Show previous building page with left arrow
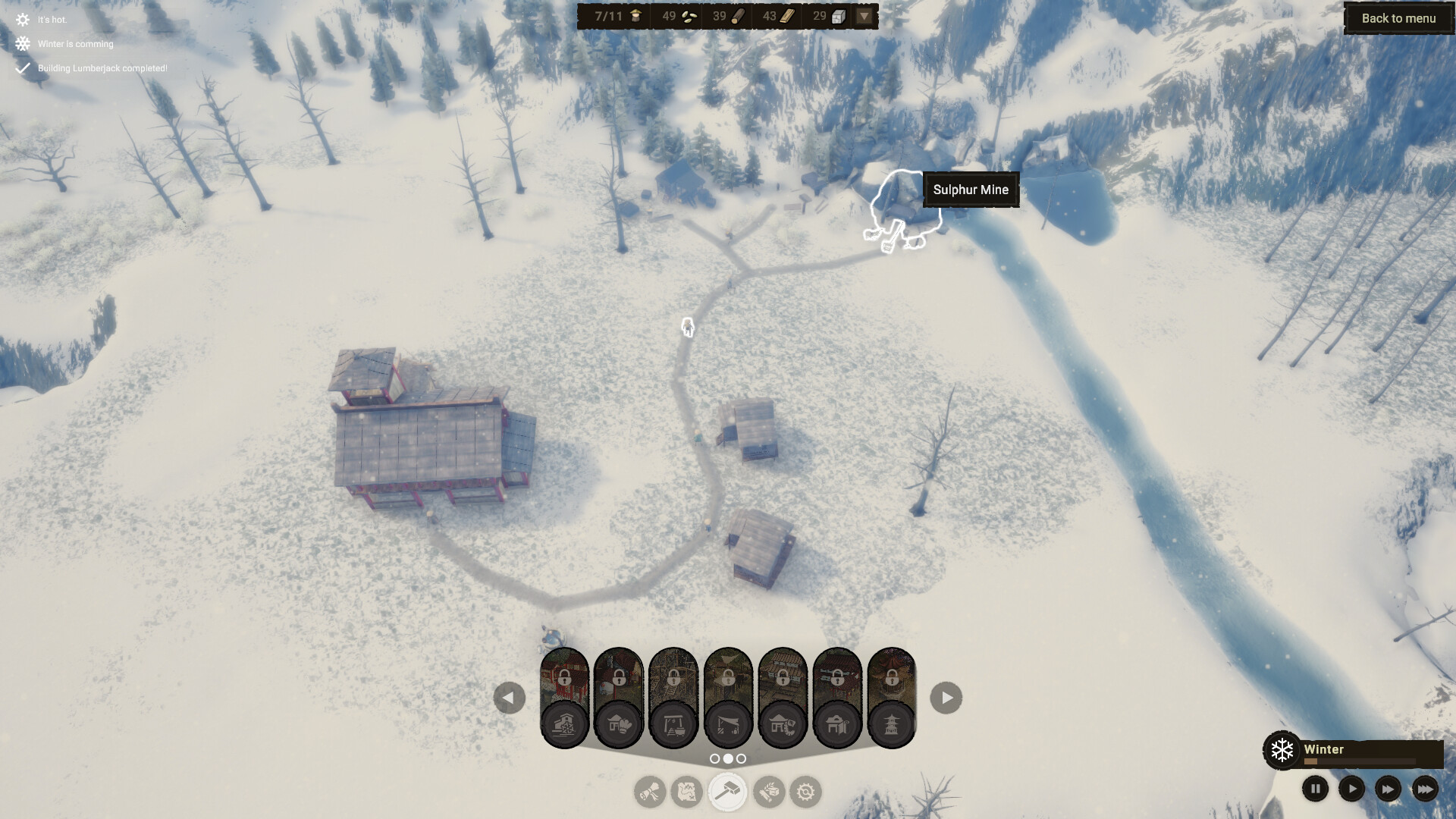The width and height of the screenshot is (1456, 819). [x=510, y=697]
